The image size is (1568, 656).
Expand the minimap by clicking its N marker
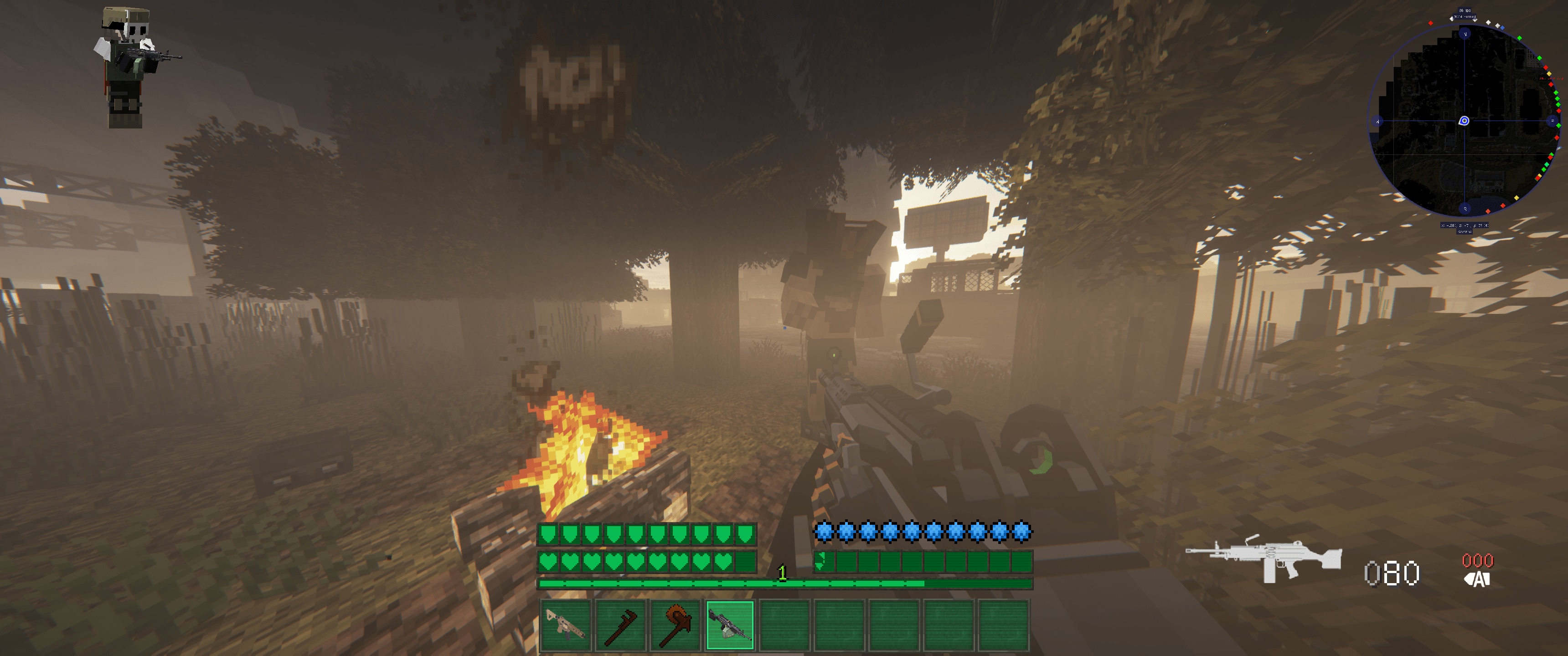(1465, 33)
